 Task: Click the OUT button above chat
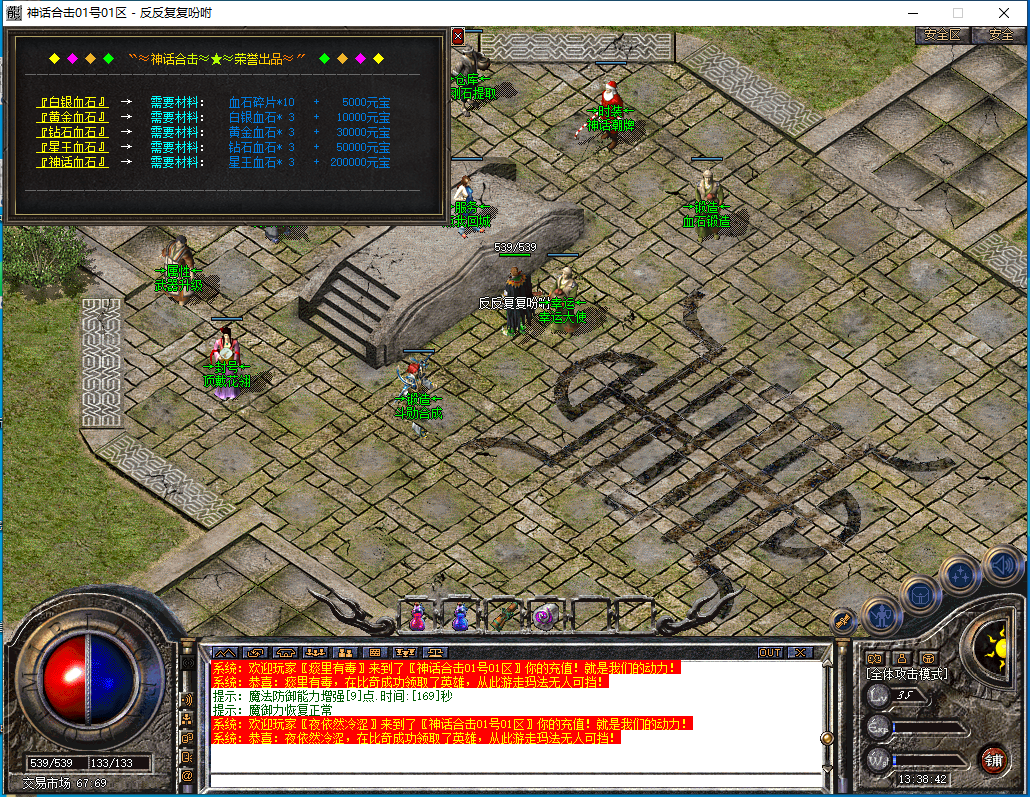769,652
